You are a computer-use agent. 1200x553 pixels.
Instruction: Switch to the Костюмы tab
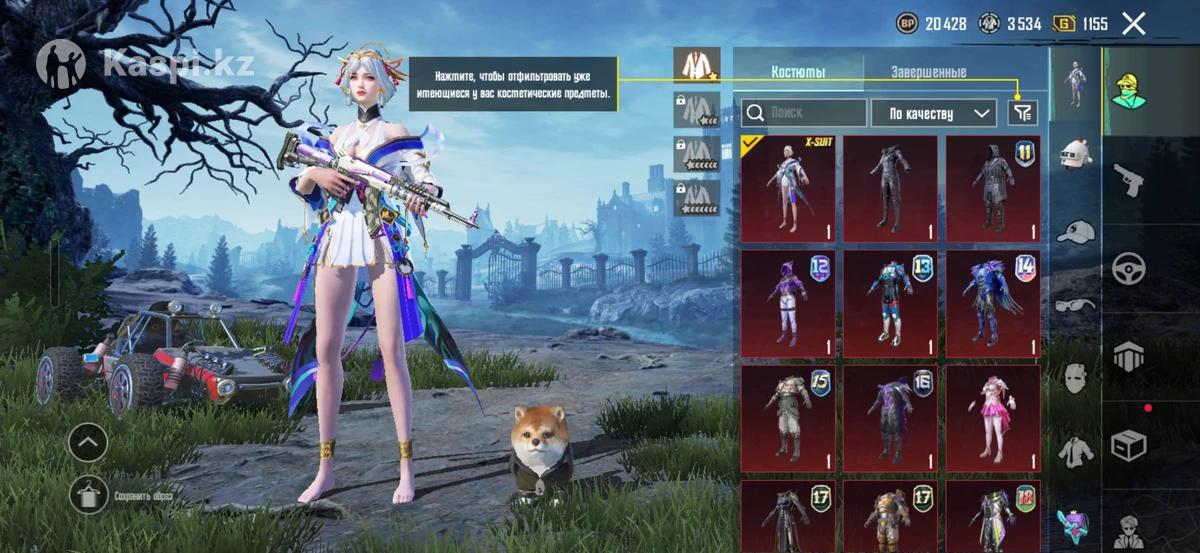coord(798,73)
